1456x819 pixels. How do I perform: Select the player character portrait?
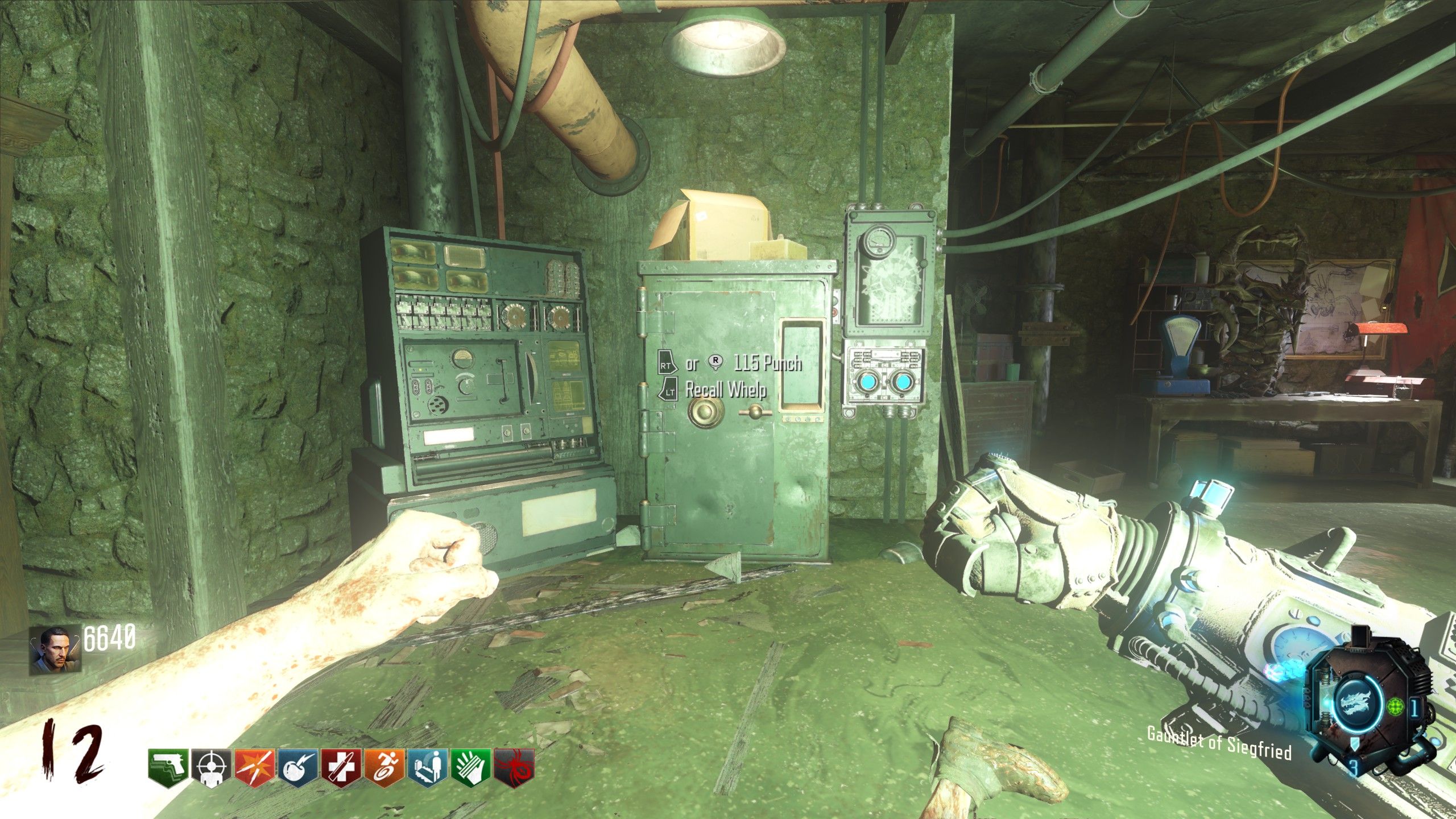coord(55,651)
